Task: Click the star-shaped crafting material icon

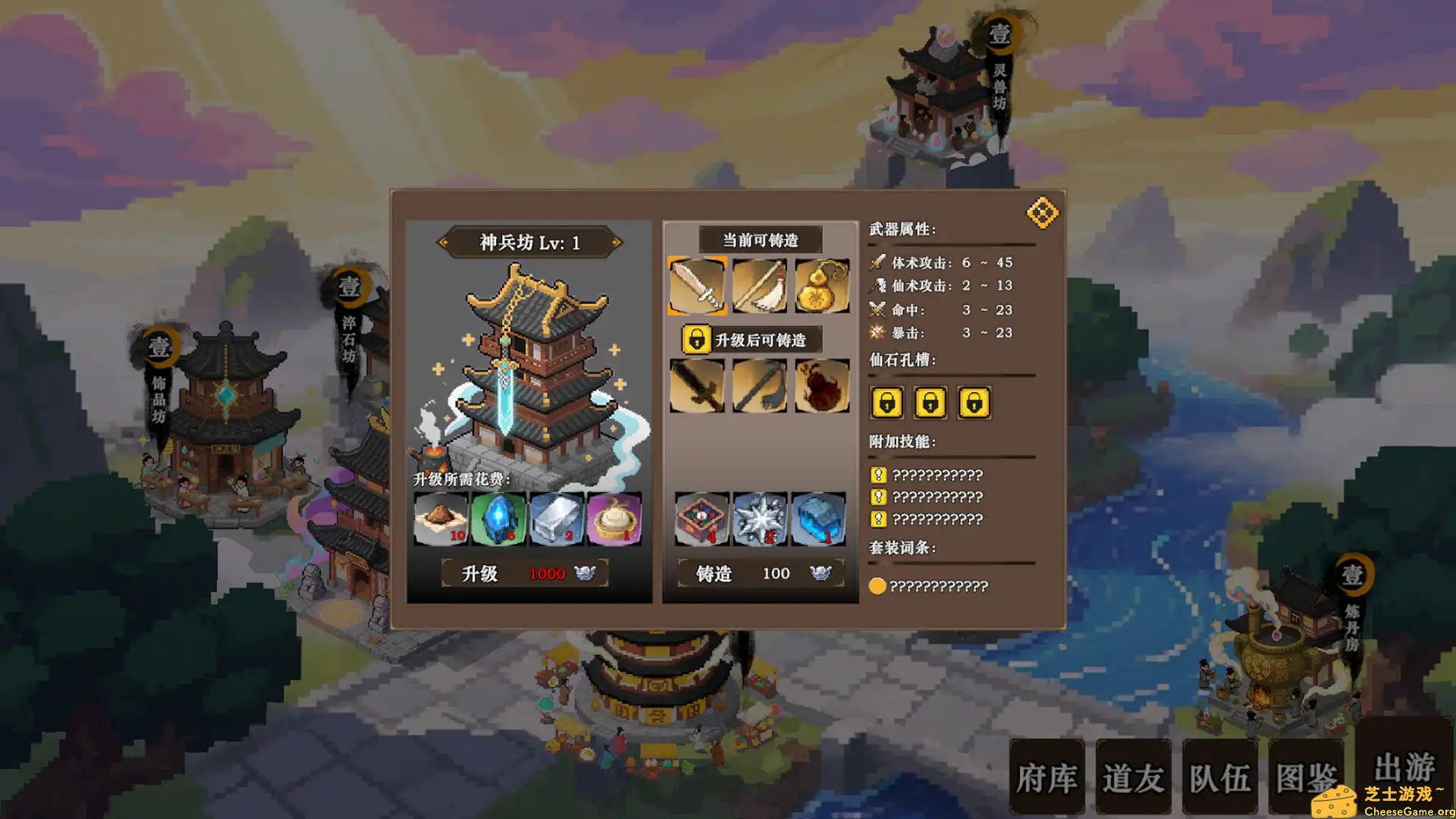Action: tap(759, 519)
